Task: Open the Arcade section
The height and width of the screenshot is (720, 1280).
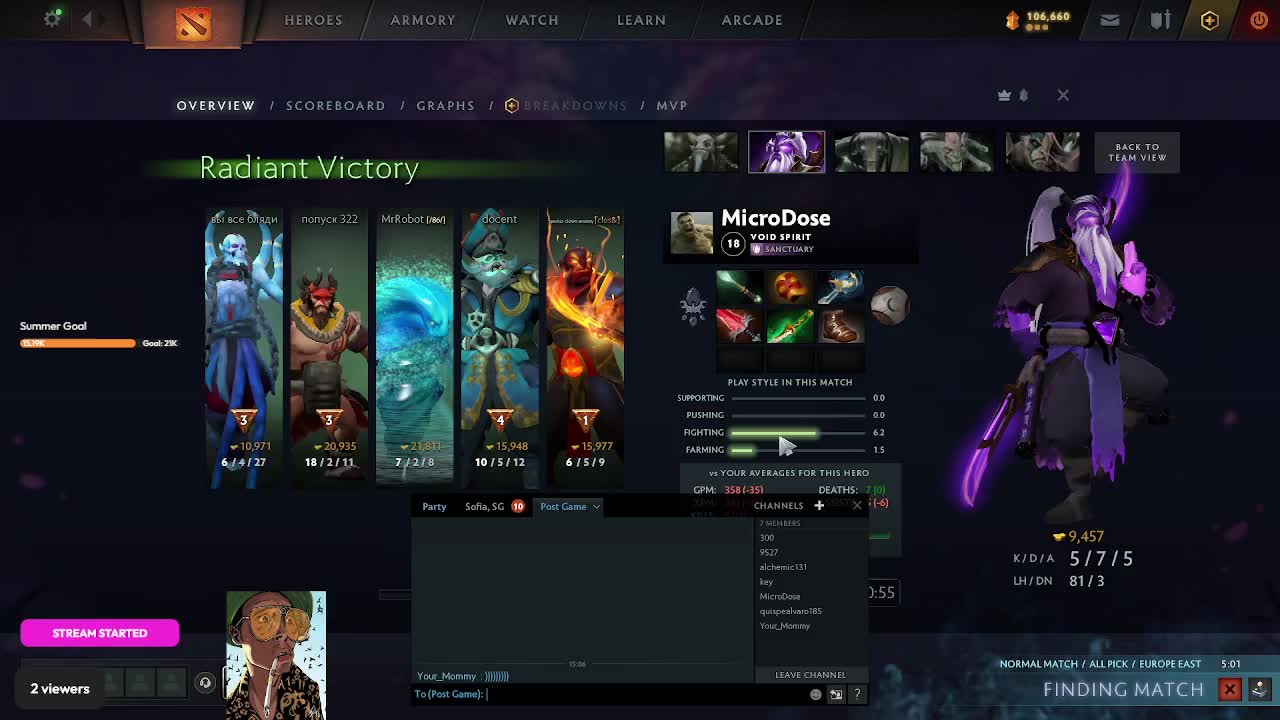Action: (752, 20)
